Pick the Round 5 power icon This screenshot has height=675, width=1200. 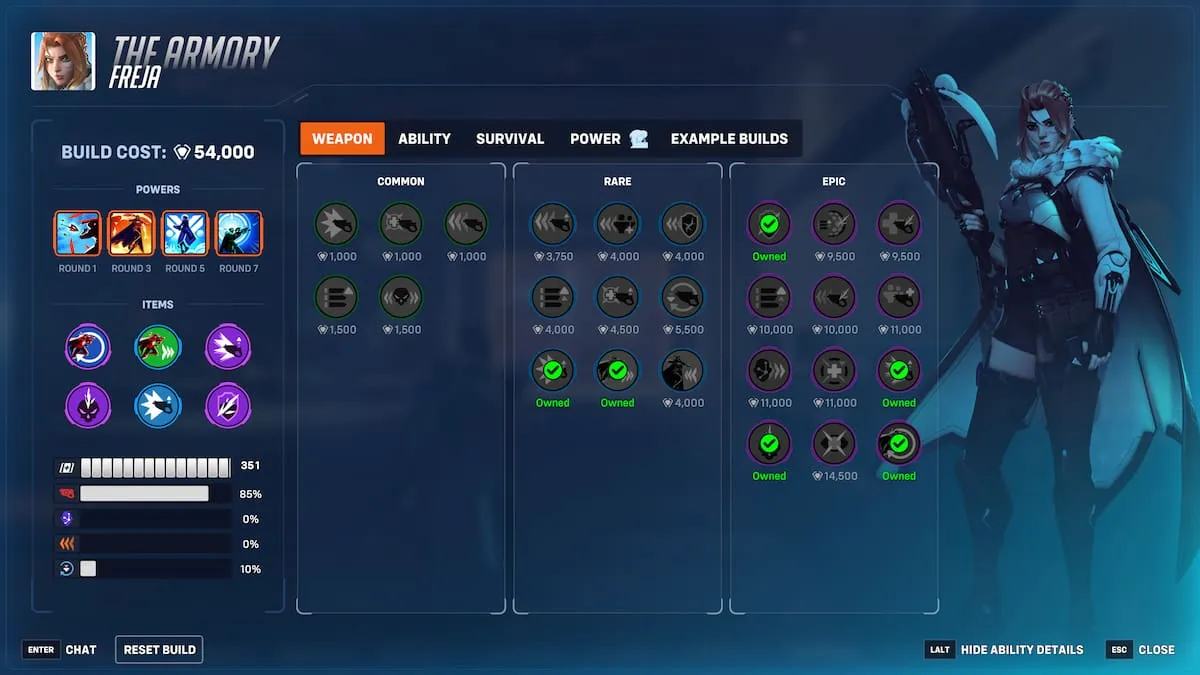pos(185,234)
